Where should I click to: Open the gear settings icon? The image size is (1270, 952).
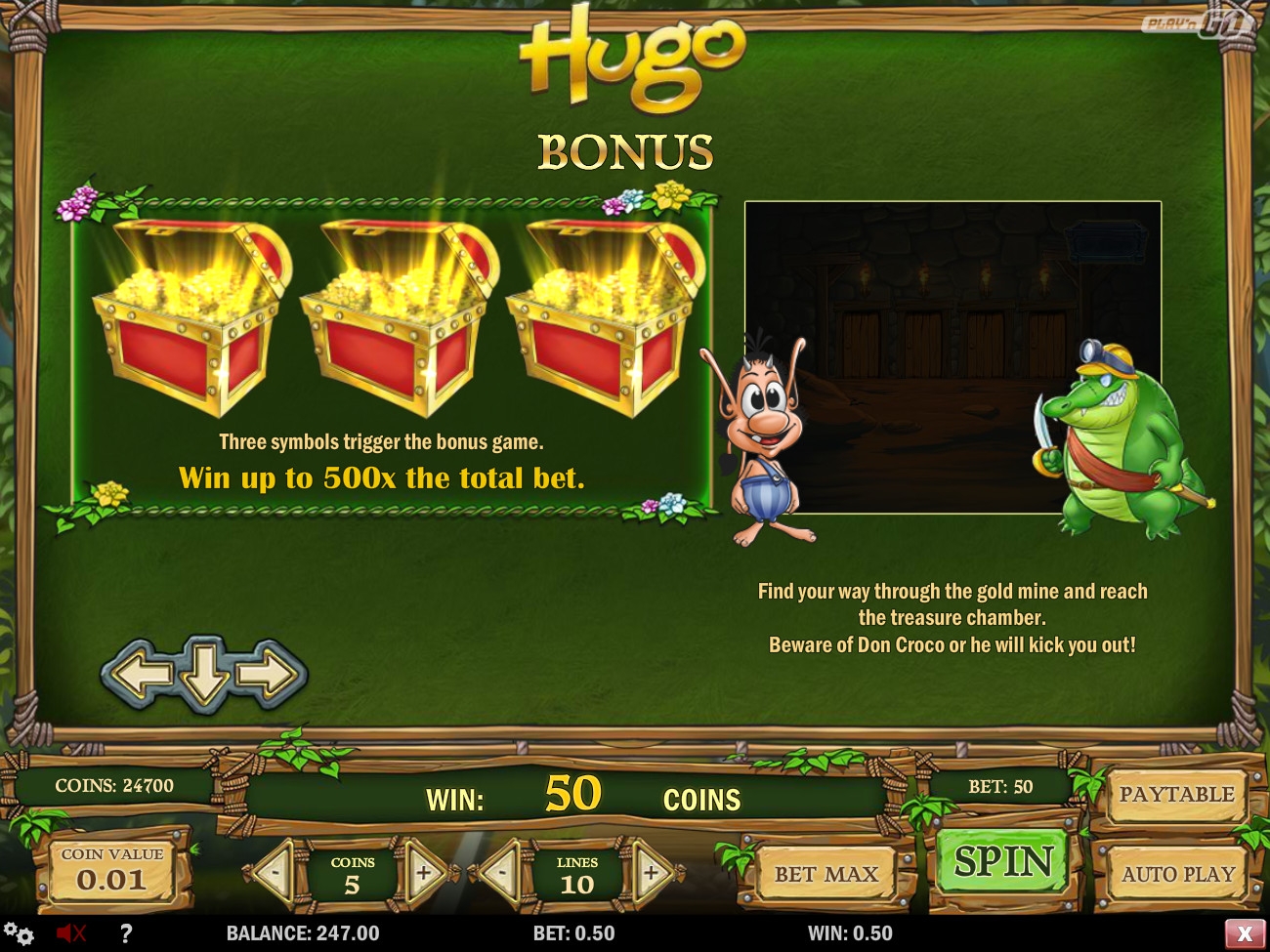point(19,932)
